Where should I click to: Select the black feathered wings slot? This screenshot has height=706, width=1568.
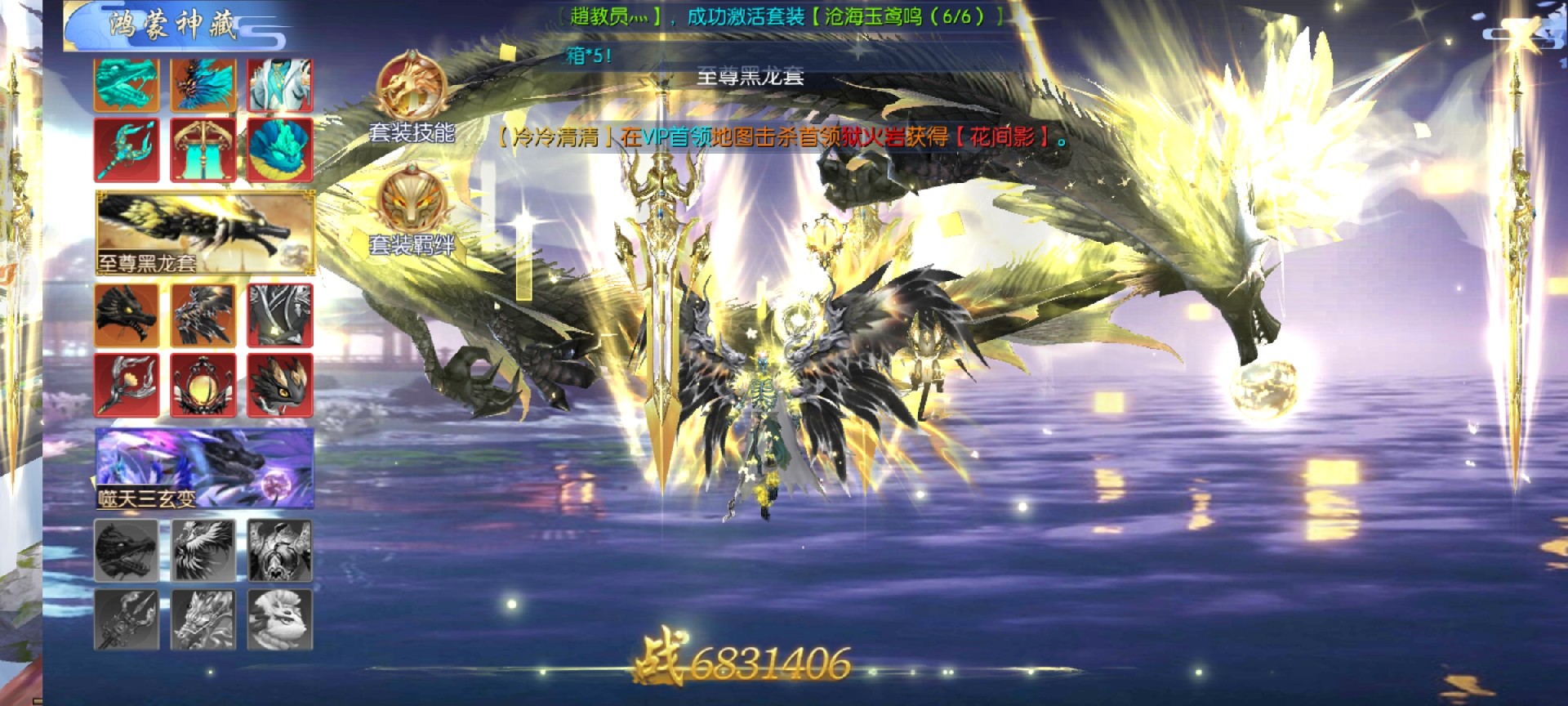(x=203, y=315)
